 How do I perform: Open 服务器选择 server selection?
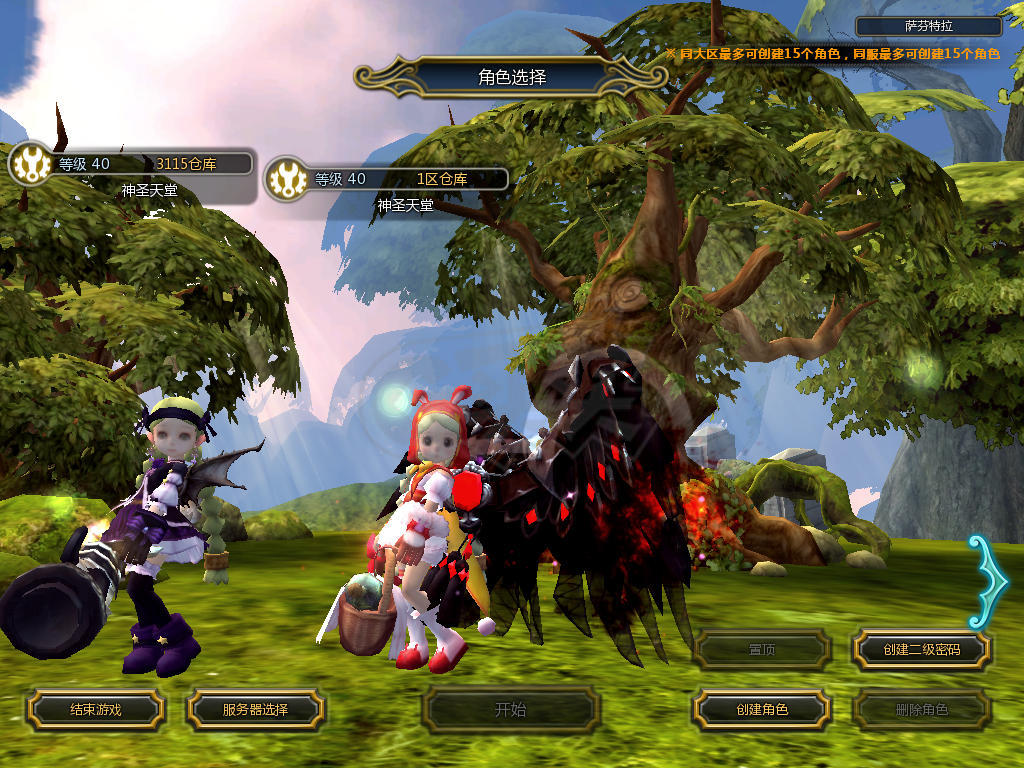click(255, 710)
